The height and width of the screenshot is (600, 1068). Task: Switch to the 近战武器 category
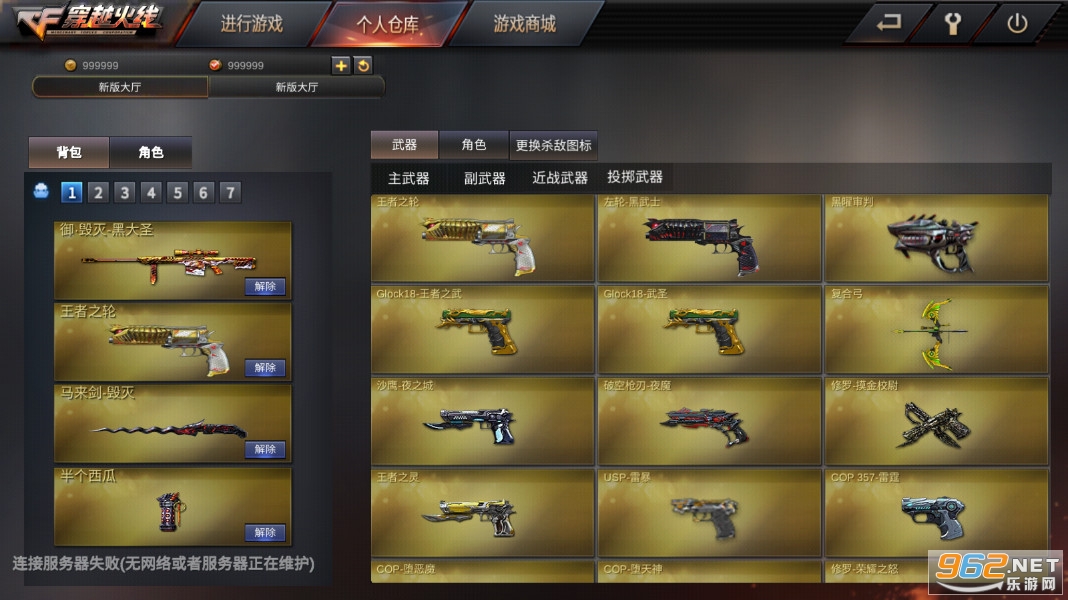(x=559, y=178)
